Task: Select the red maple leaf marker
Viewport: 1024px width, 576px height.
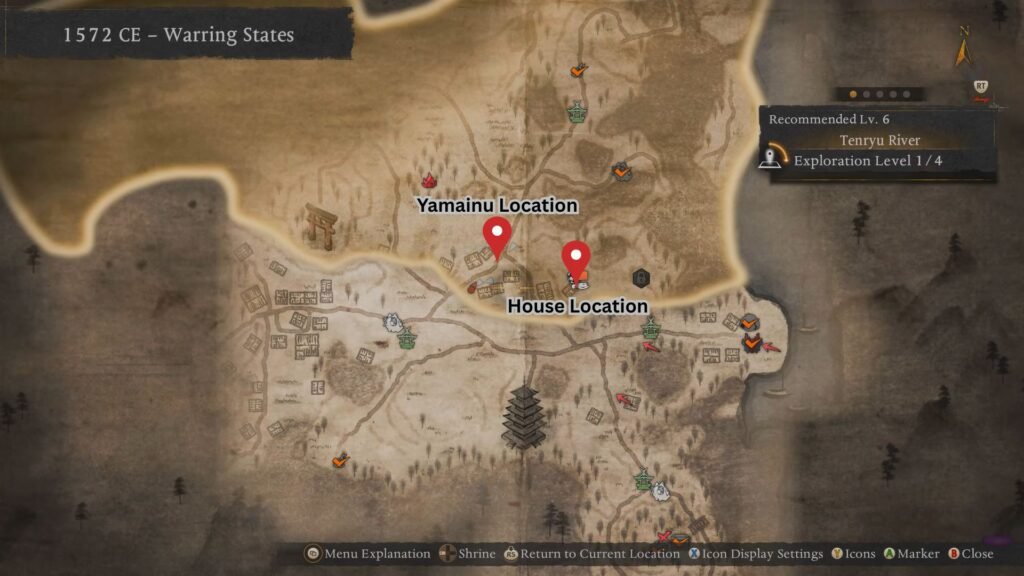Action: 430,180
